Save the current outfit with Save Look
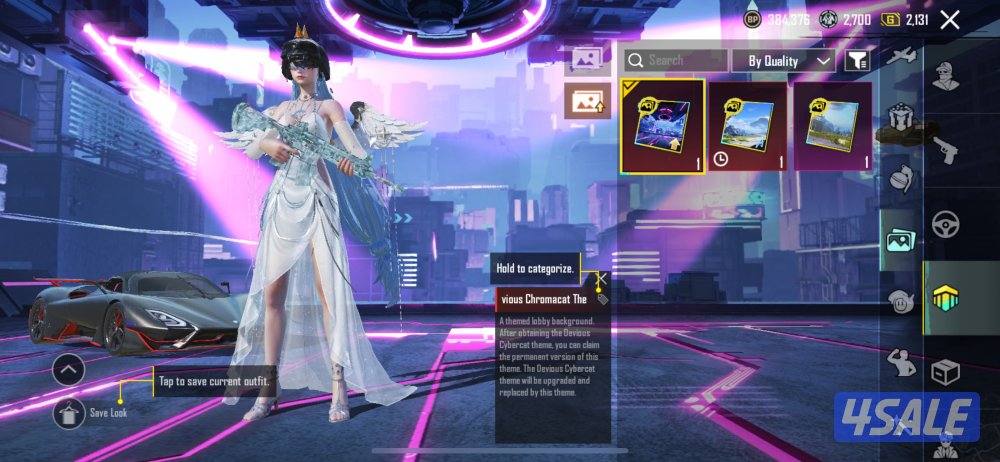This screenshot has width=1000, height=462. (69, 411)
